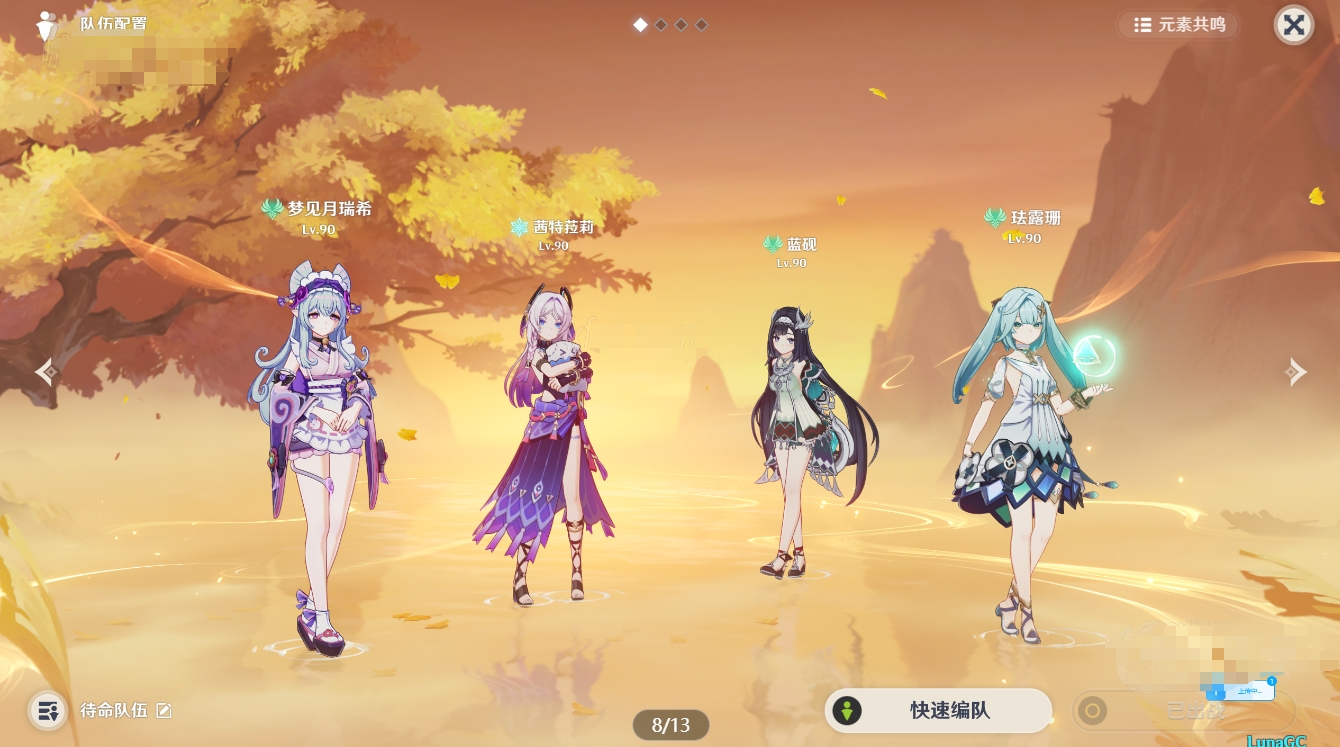Open the 元素共鸣 elemental resonance panel
This screenshot has width=1340, height=747.
click(x=1178, y=25)
